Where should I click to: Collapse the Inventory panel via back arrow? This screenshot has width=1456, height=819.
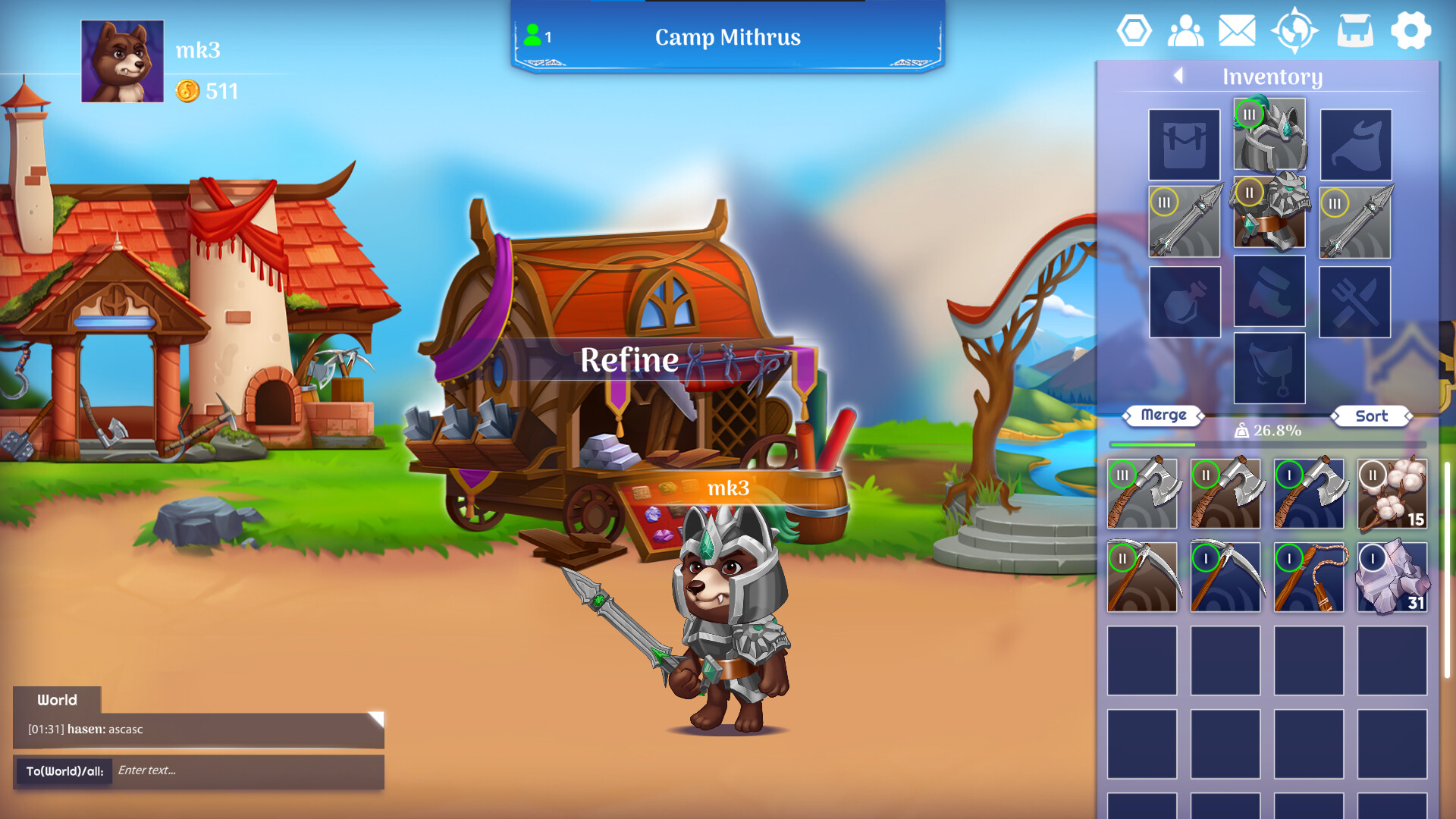[x=1178, y=77]
